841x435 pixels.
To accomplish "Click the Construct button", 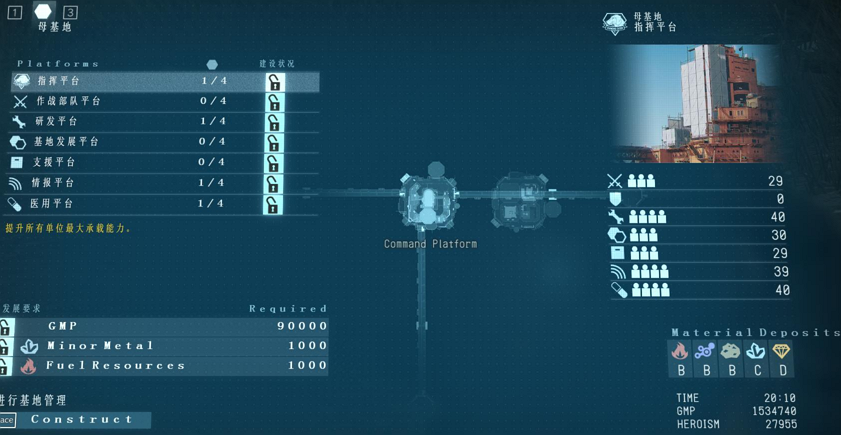I will 81,420.
